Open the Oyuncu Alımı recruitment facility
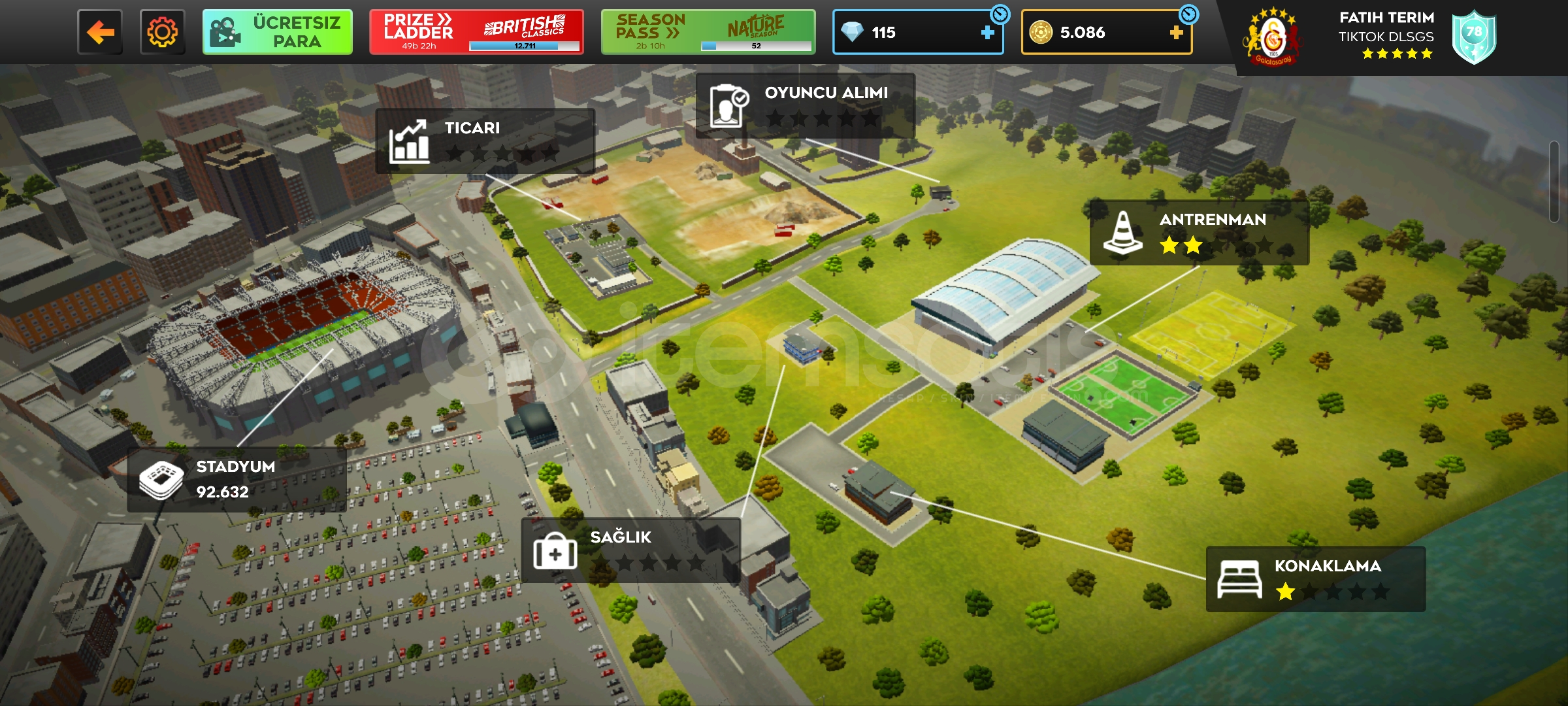 pyautogui.click(x=805, y=106)
